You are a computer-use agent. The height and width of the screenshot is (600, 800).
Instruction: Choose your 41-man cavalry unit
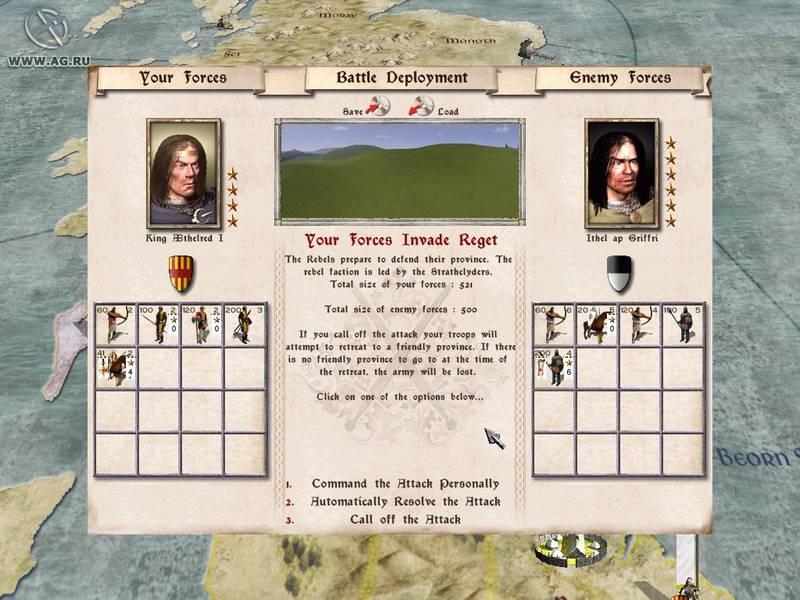coord(114,367)
